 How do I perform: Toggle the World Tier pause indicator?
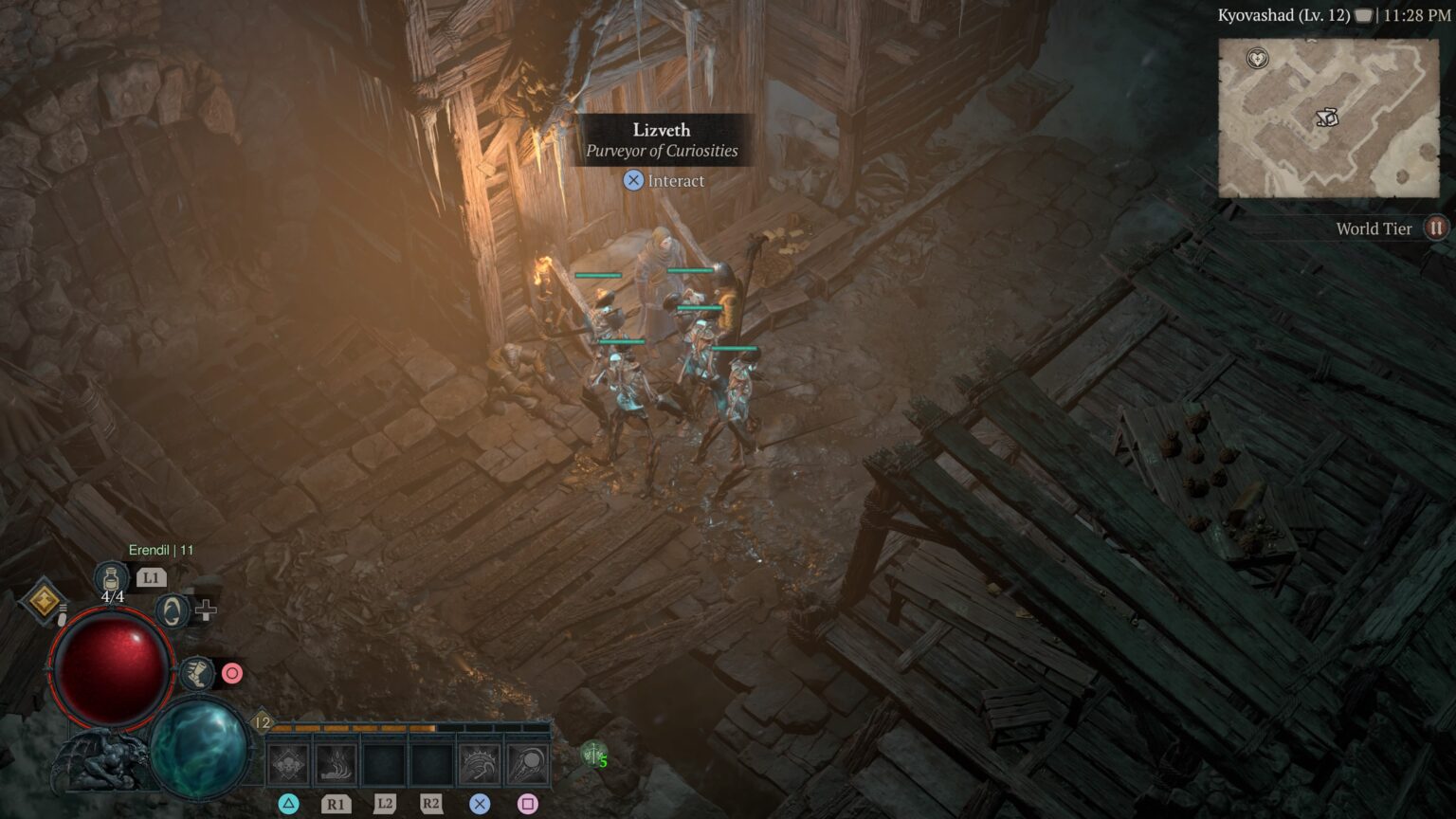click(x=1435, y=227)
